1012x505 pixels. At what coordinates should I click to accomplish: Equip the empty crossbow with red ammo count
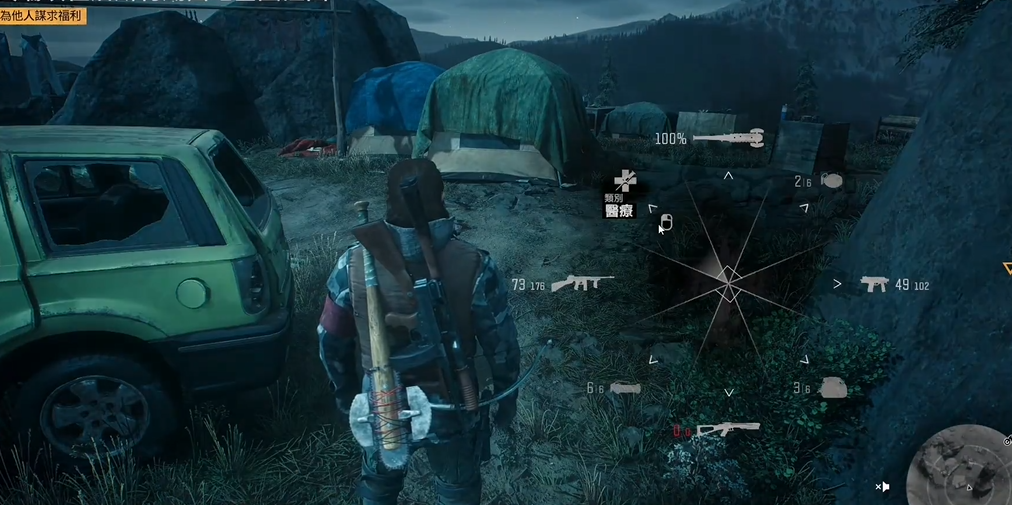727,430
